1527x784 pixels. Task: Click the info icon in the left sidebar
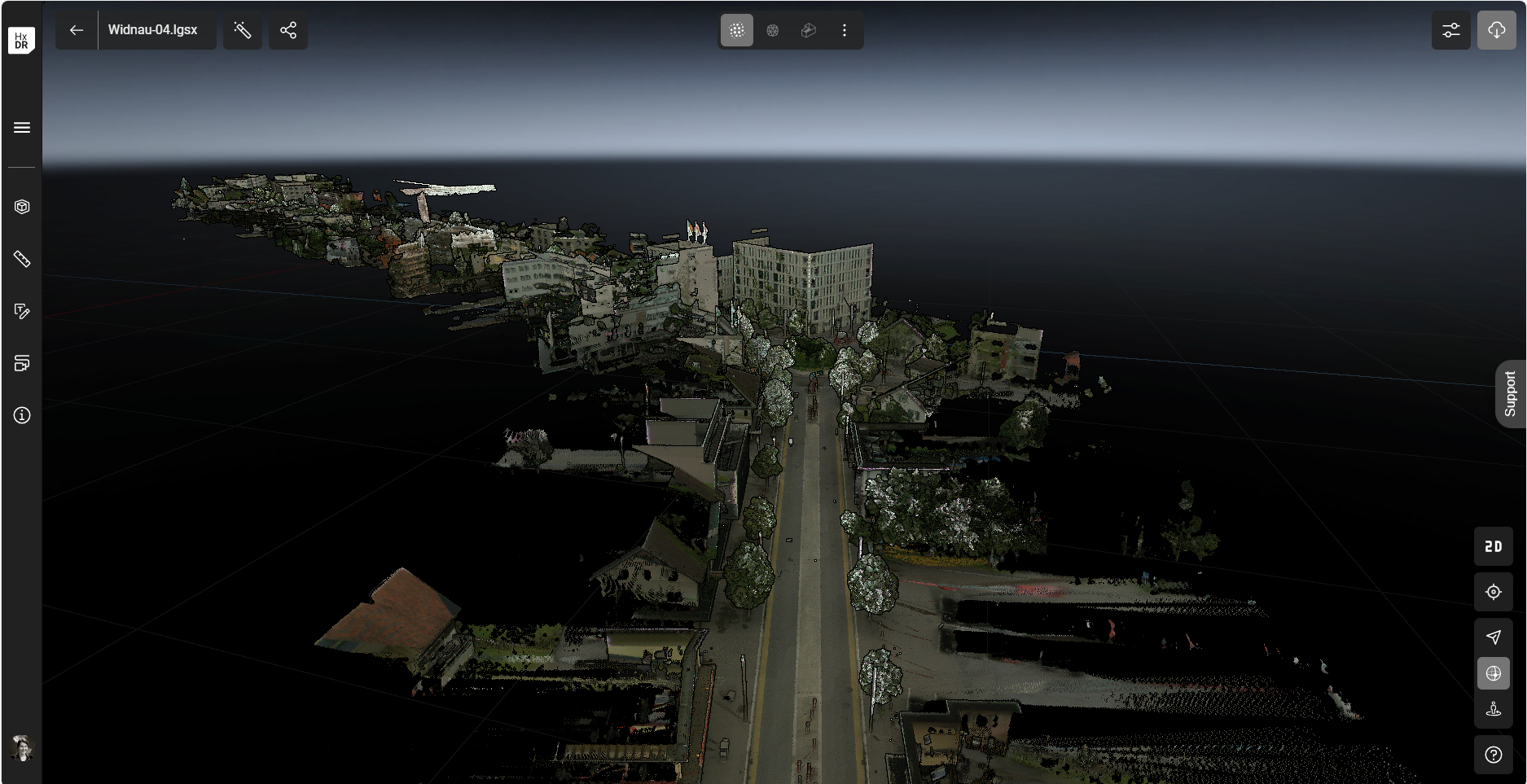pos(21,416)
